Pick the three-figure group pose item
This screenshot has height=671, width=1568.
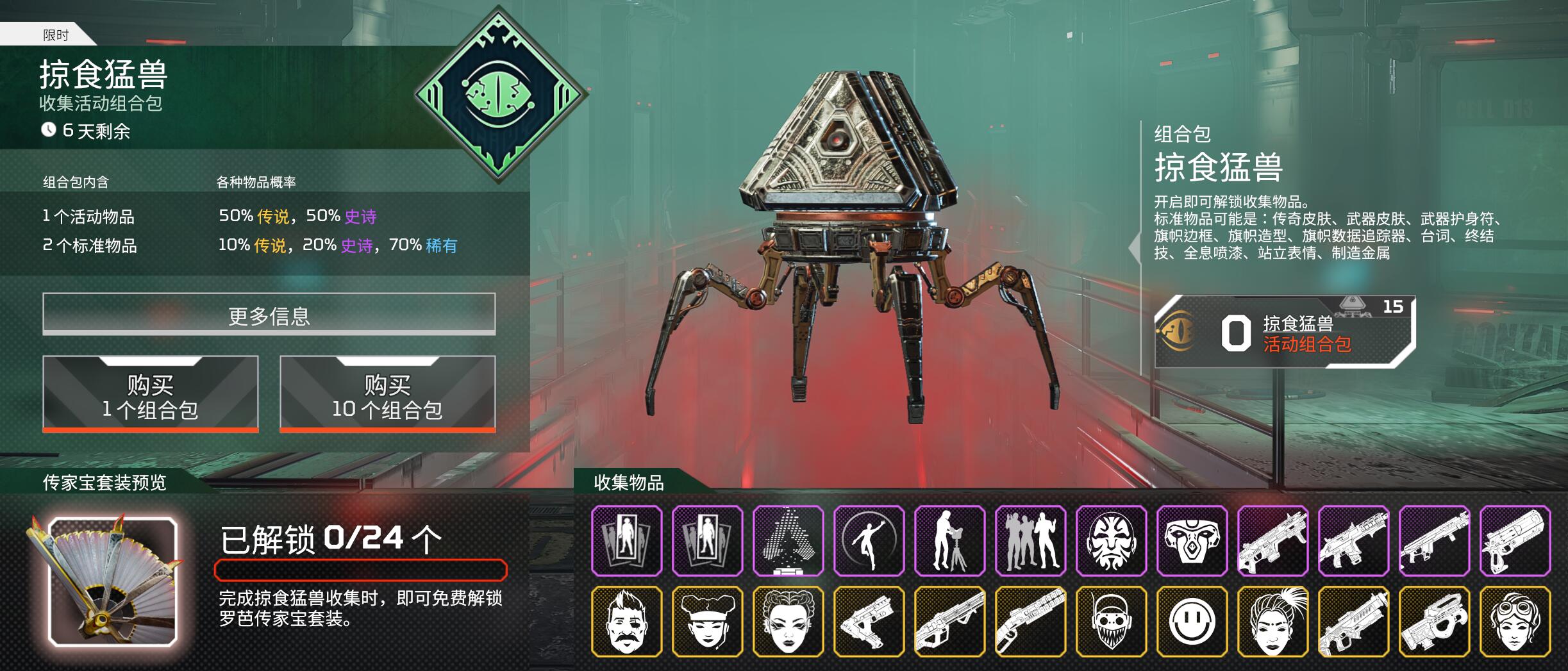click(x=1030, y=540)
